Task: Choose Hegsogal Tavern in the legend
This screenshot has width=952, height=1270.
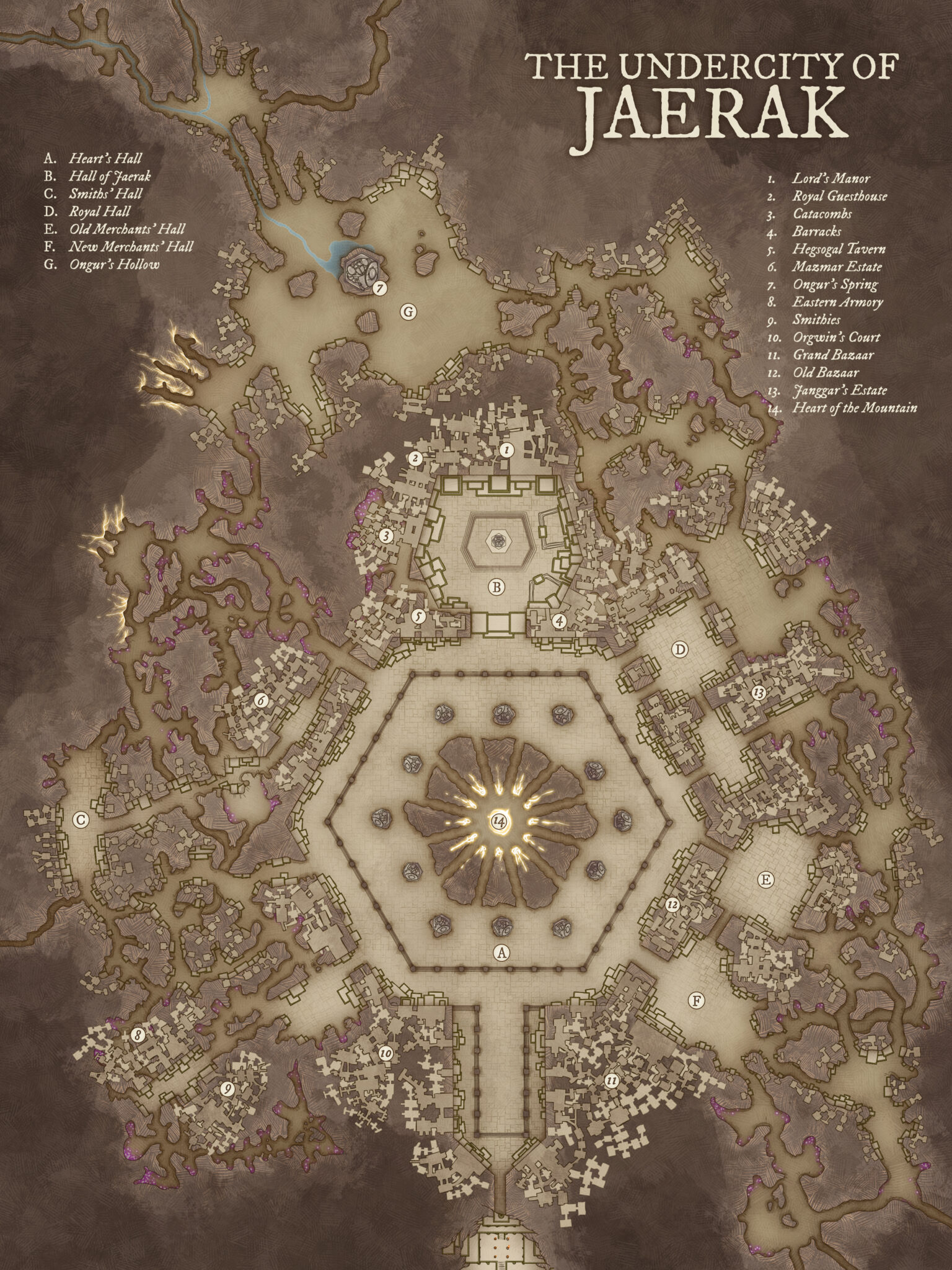Action: [839, 249]
